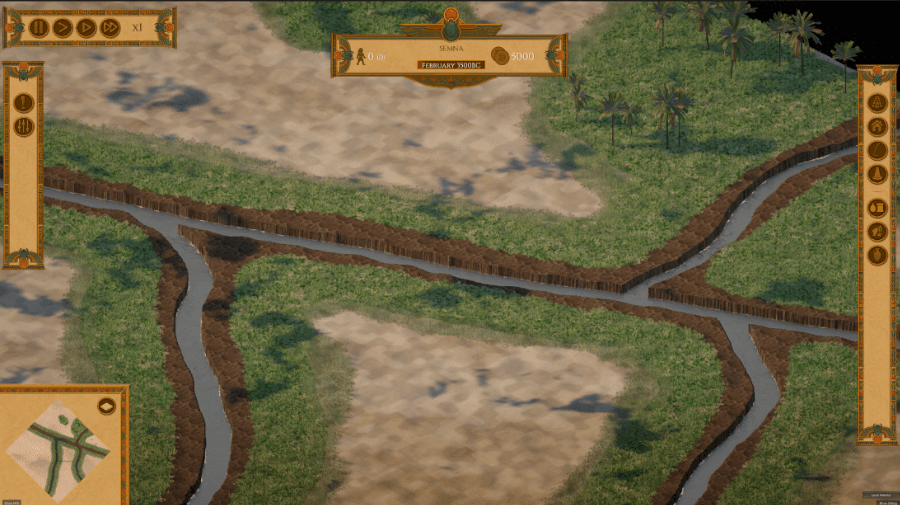Select the drop and scroll icon
This screenshot has height=505, width=900.
877,207
